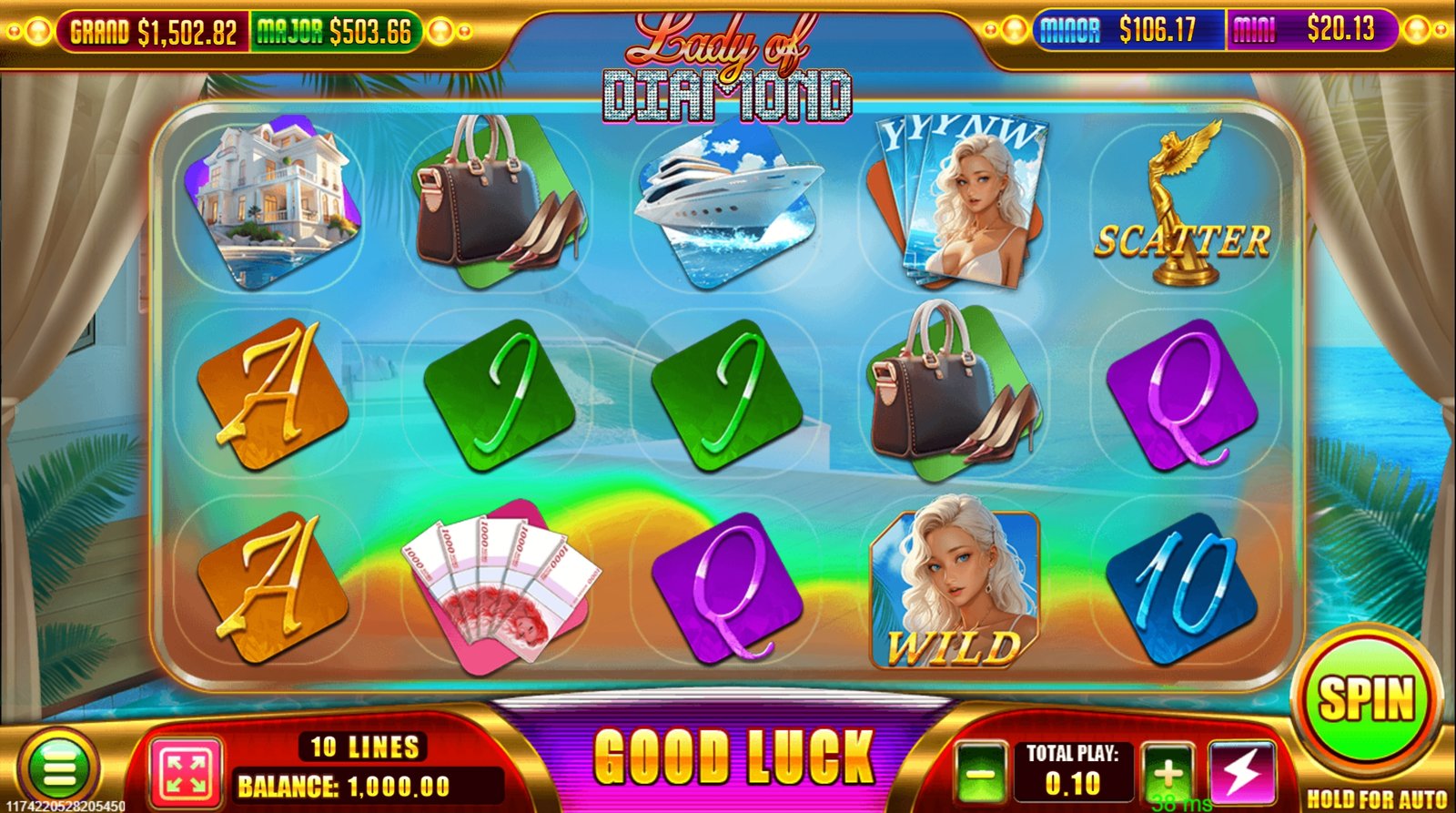Open the green hamburger menu
This screenshot has height=813, width=1456.
tap(59, 769)
